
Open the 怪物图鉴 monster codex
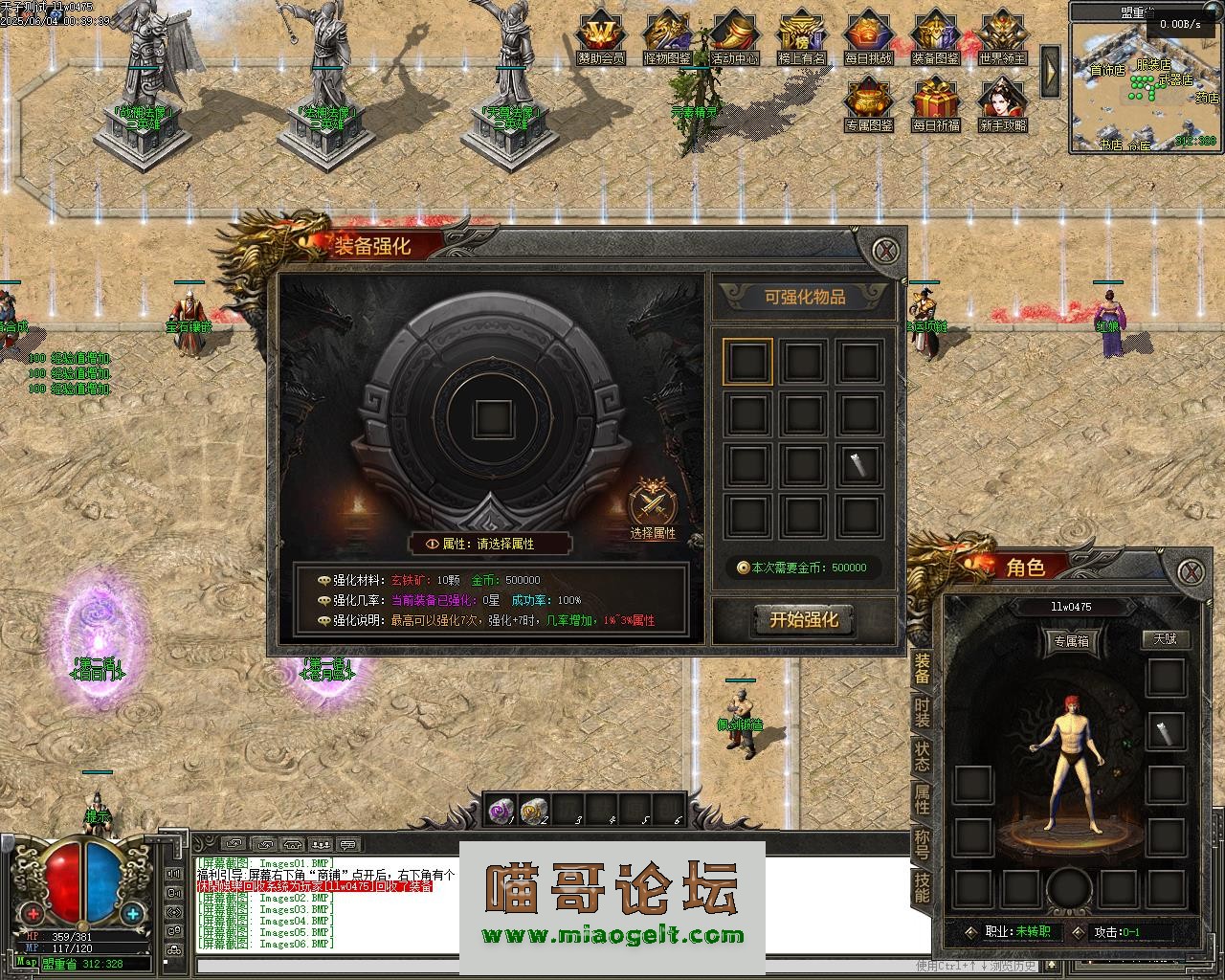668,36
